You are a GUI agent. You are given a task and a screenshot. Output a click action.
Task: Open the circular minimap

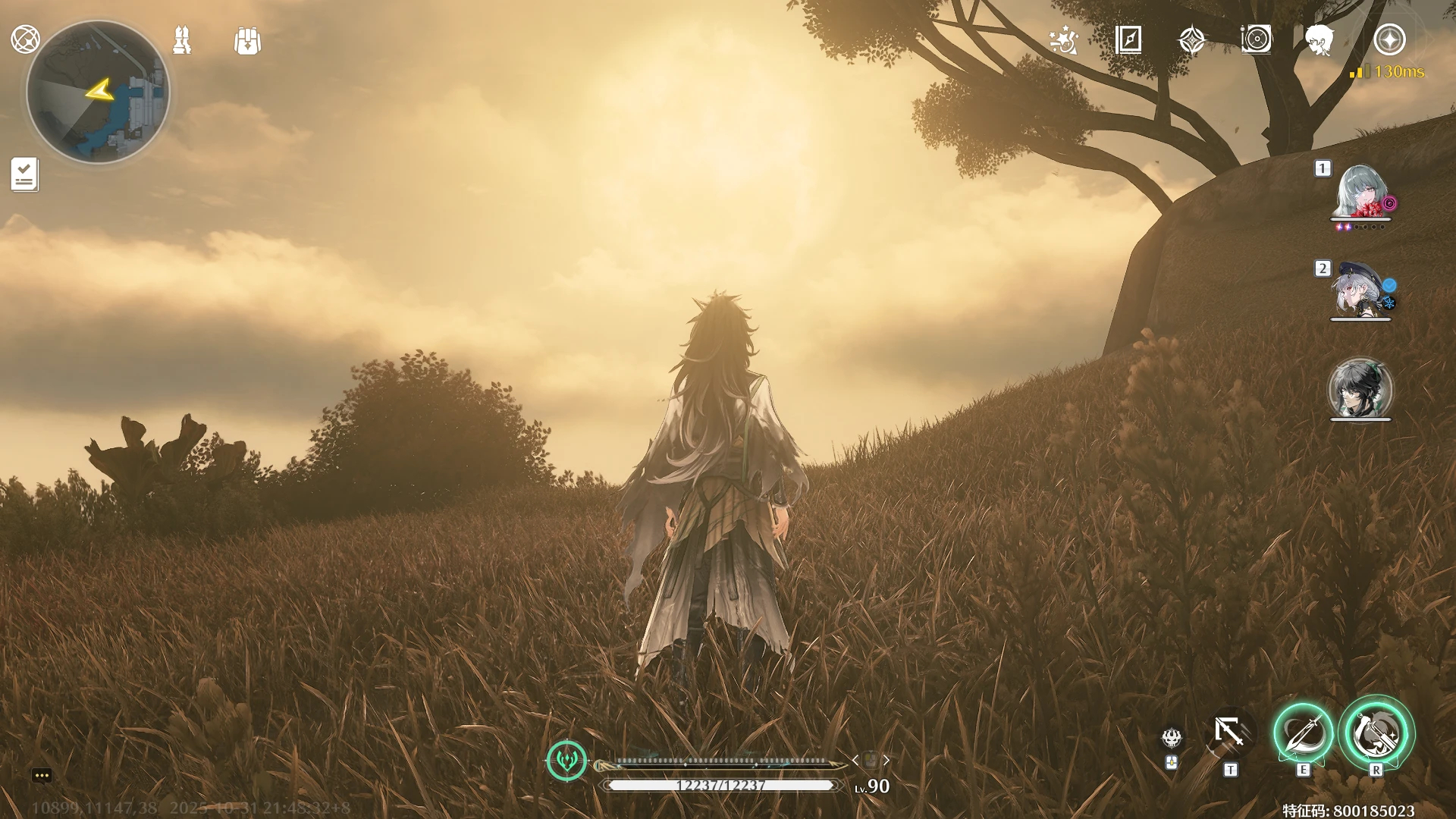point(98,92)
